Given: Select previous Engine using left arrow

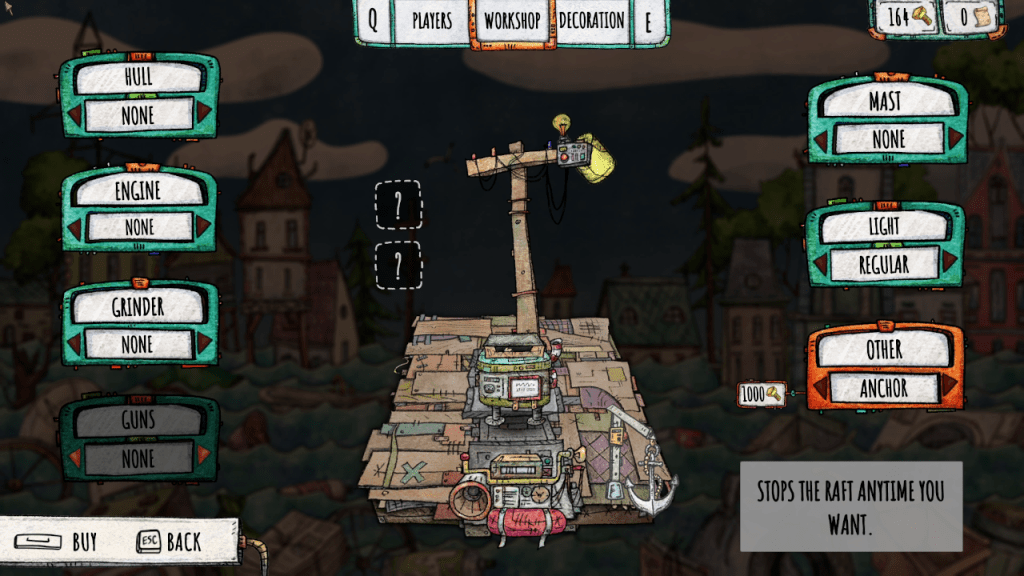Looking at the screenshot, I should click(x=74, y=228).
